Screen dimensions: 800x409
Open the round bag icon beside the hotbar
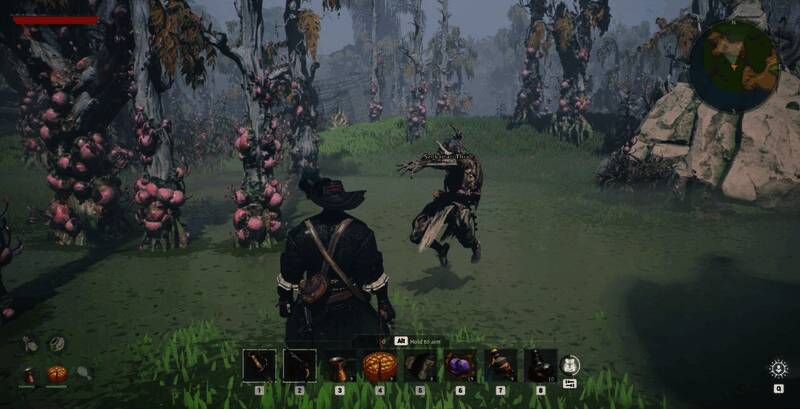click(x=570, y=366)
